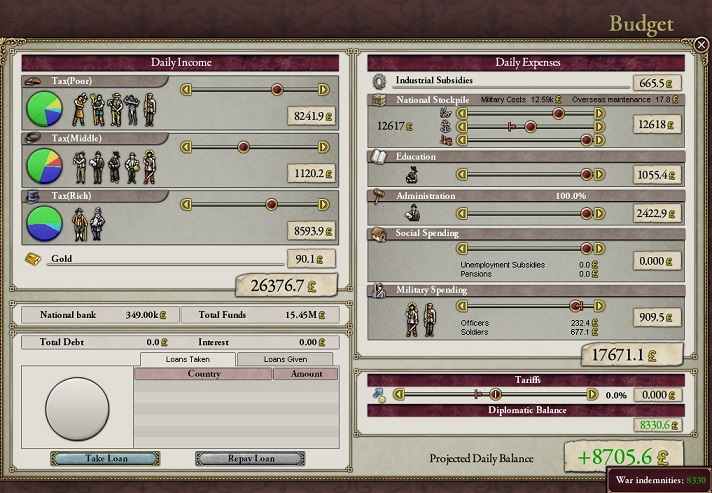Decrease poor tax with left arrow
712x493 pixels.
[x=186, y=89]
